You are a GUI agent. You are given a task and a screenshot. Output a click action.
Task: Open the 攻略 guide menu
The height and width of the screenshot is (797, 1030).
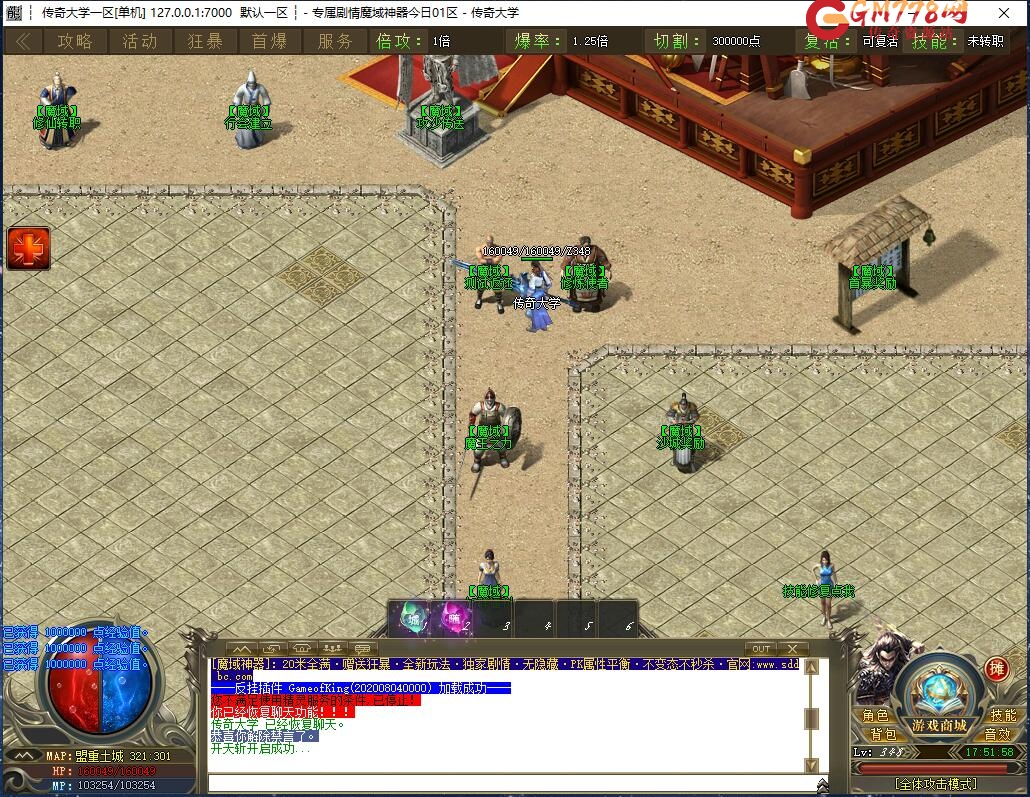tap(75, 41)
